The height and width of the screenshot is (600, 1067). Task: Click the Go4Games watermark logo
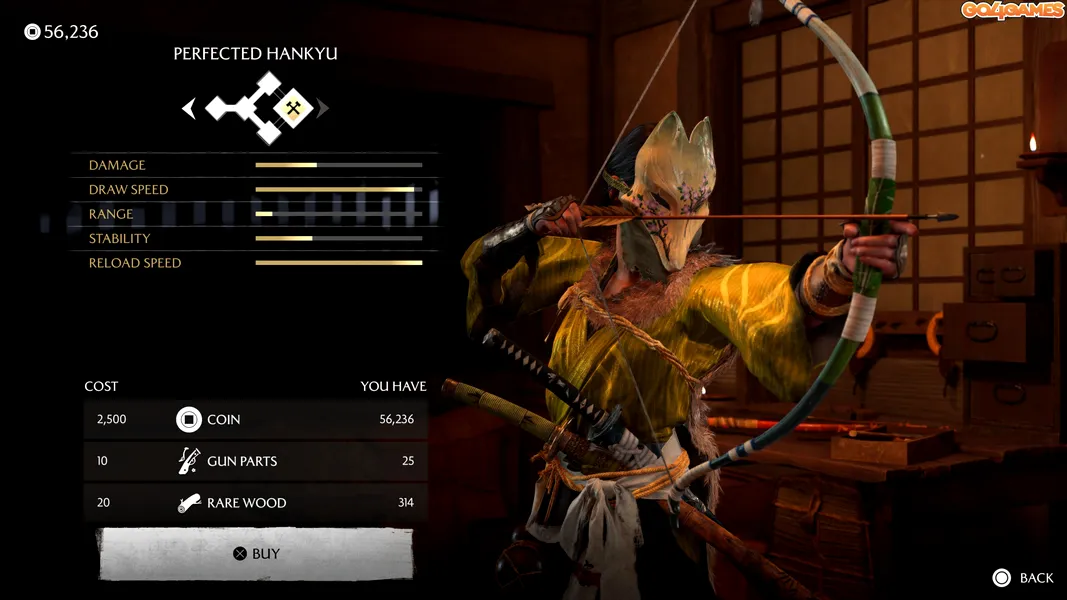pyautogui.click(x=1011, y=11)
